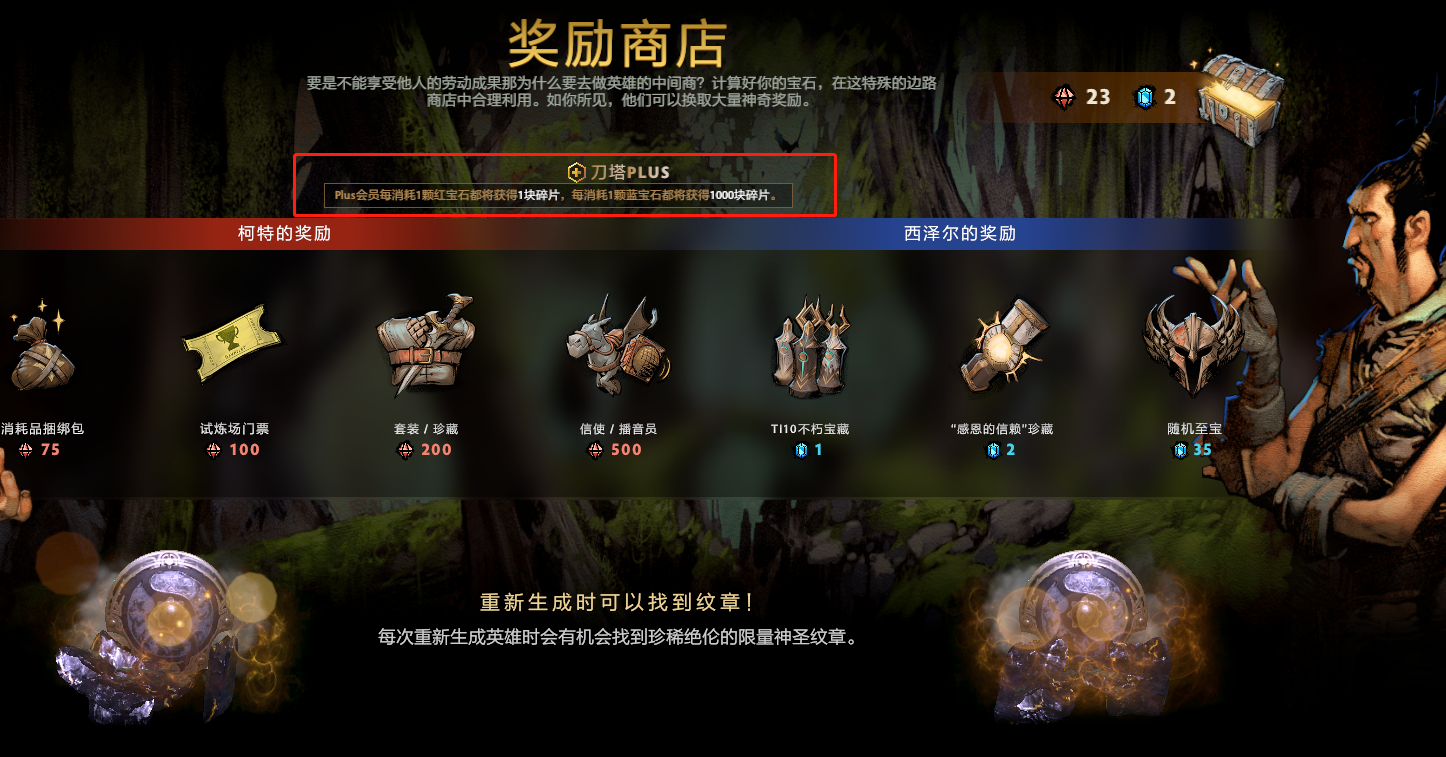
Task: Click the 刀塔PLUS membership banner
Action: [567, 185]
